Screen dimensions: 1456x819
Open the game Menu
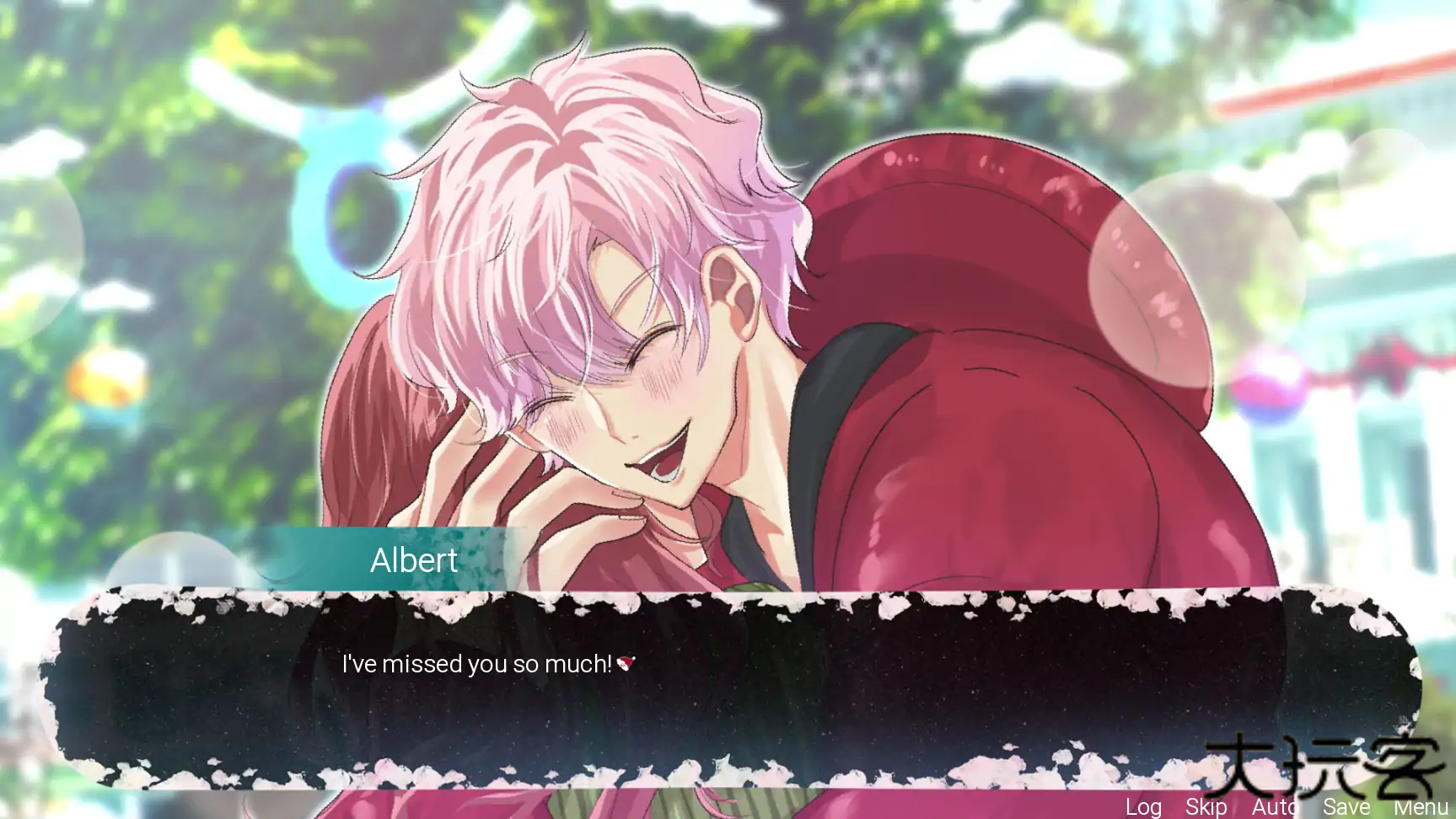[x=1421, y=807]
